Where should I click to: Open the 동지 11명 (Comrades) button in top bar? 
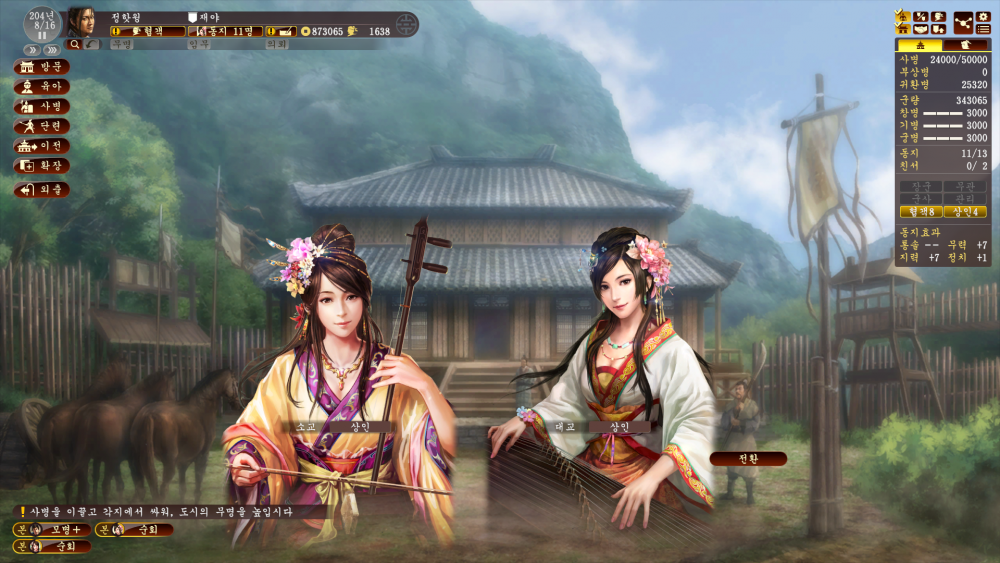pos(224,31)
